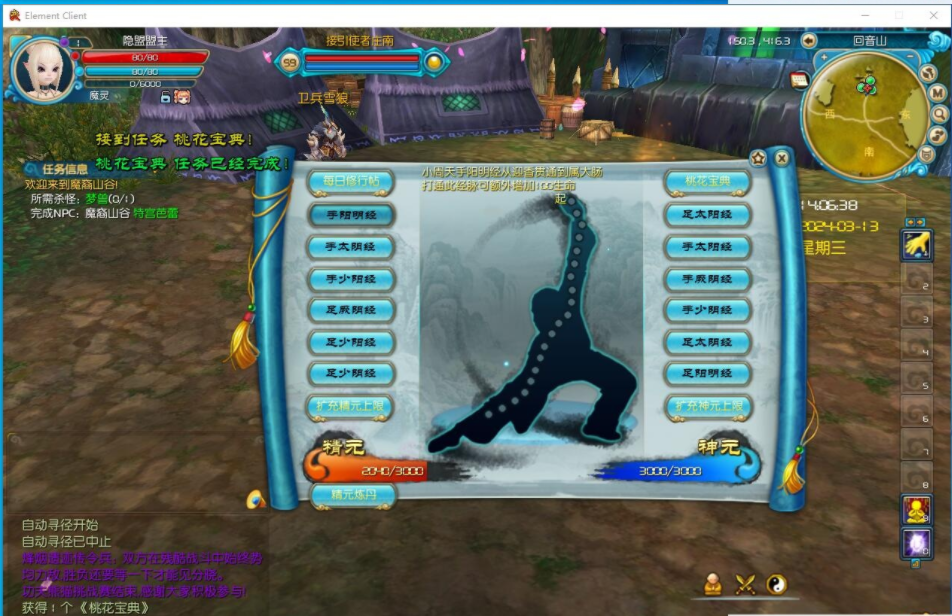
Task: Click the 扩充神元上限 expand button
Action: pyautogui.click(x=707, y=406)
